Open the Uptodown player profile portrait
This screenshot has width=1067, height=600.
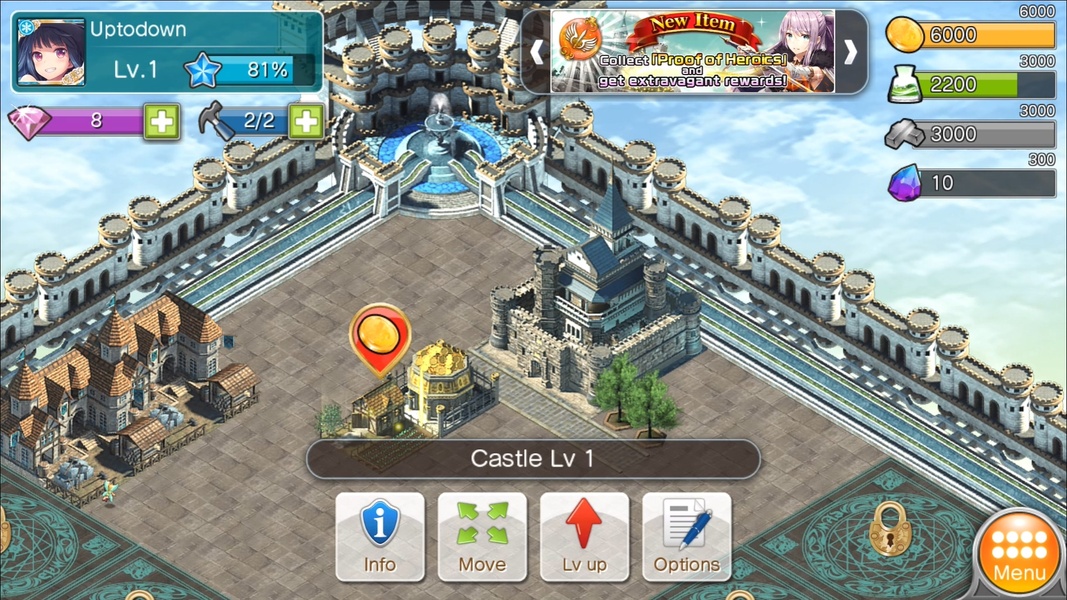pos(50,52)
